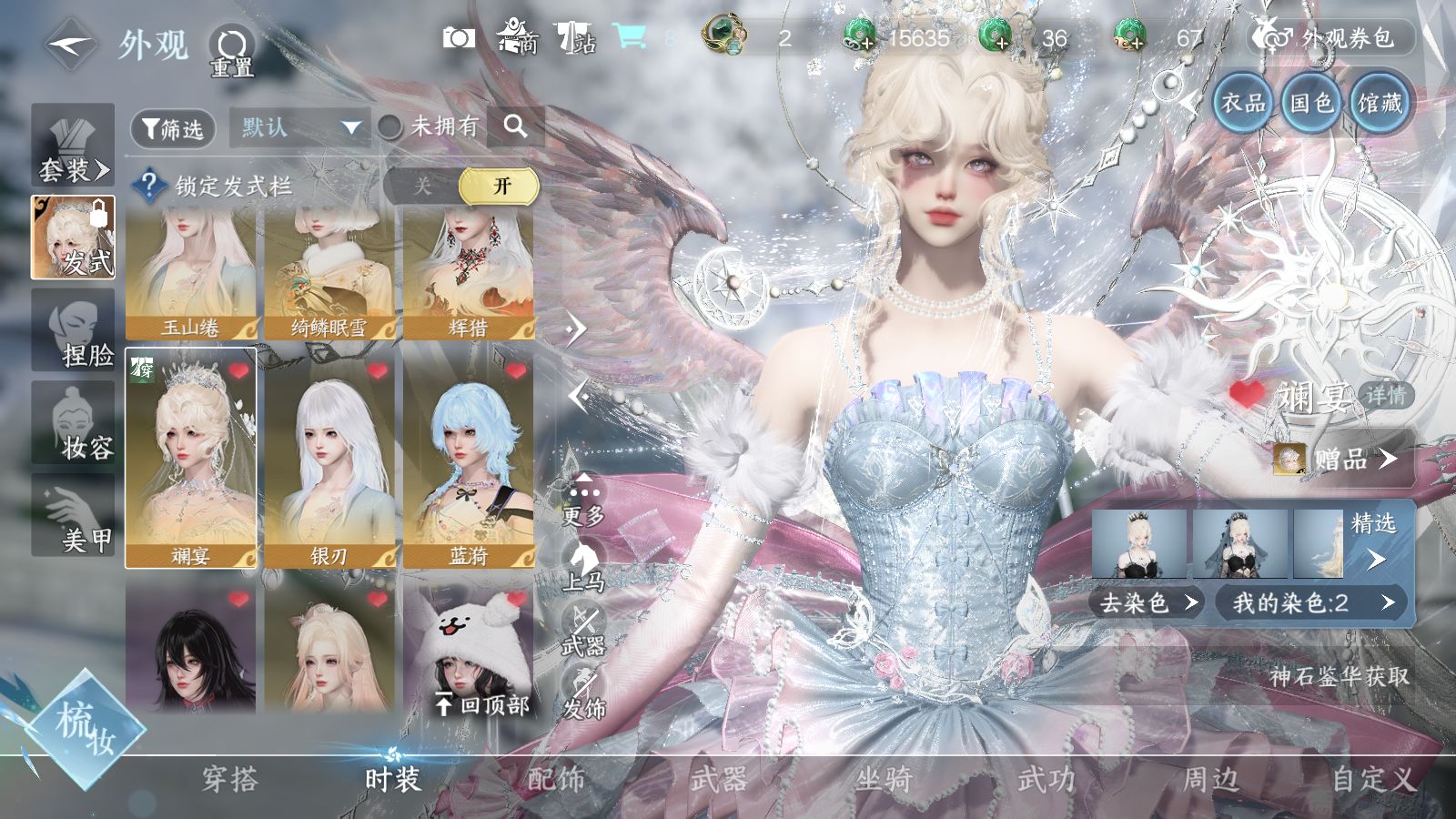
Task: Open 外观券包 coupon pack
Action: pos(1332,38)
